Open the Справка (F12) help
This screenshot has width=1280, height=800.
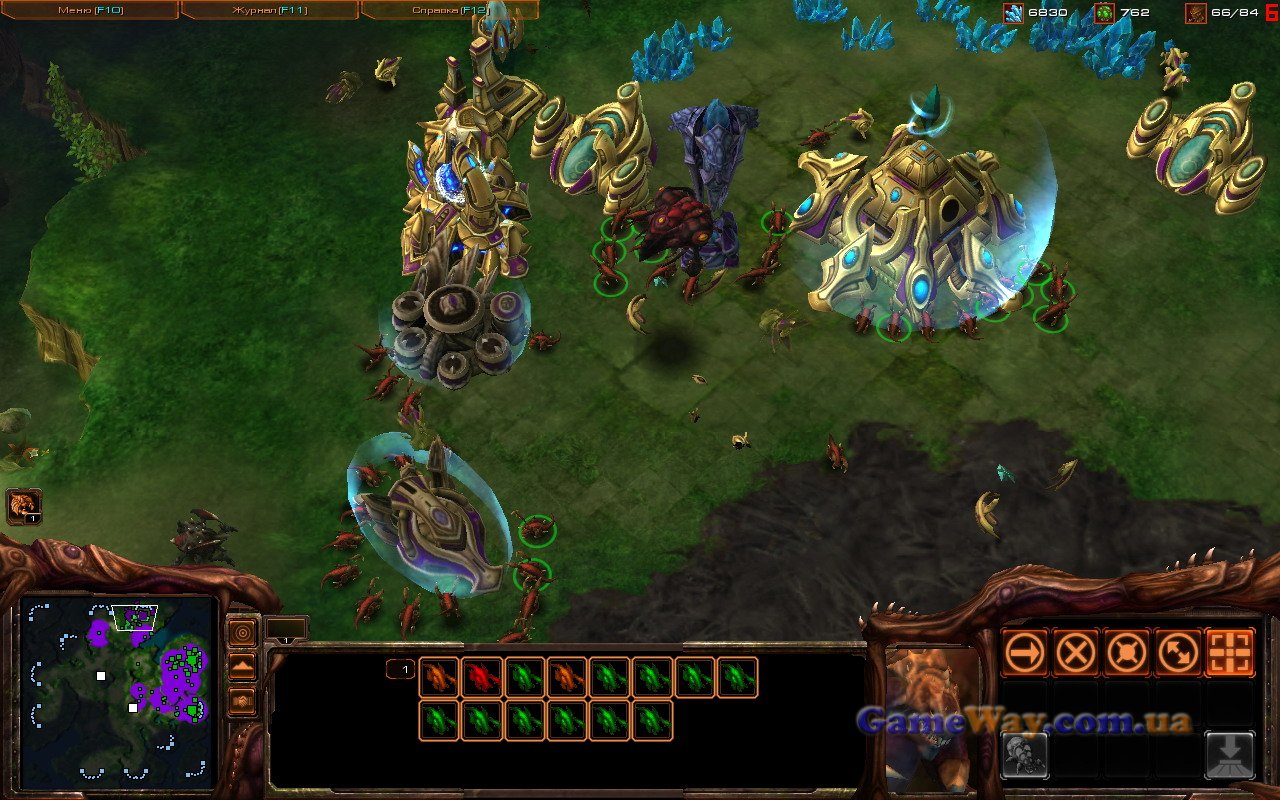[x=448, y=10]
